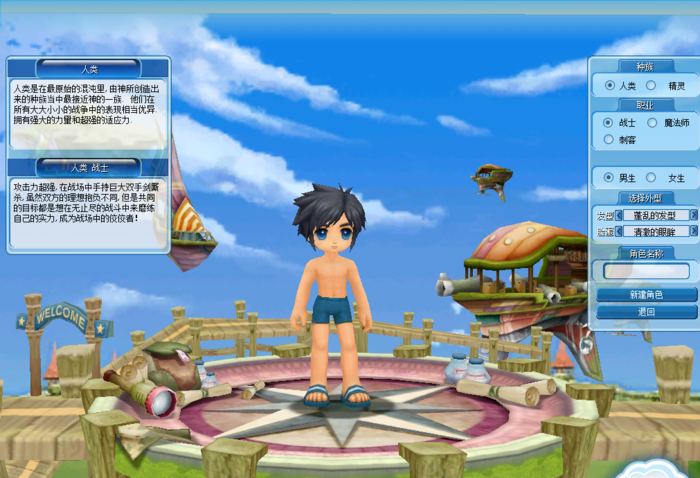
Task: Select the 人类 (Human) race option
Action: [610, 86]
